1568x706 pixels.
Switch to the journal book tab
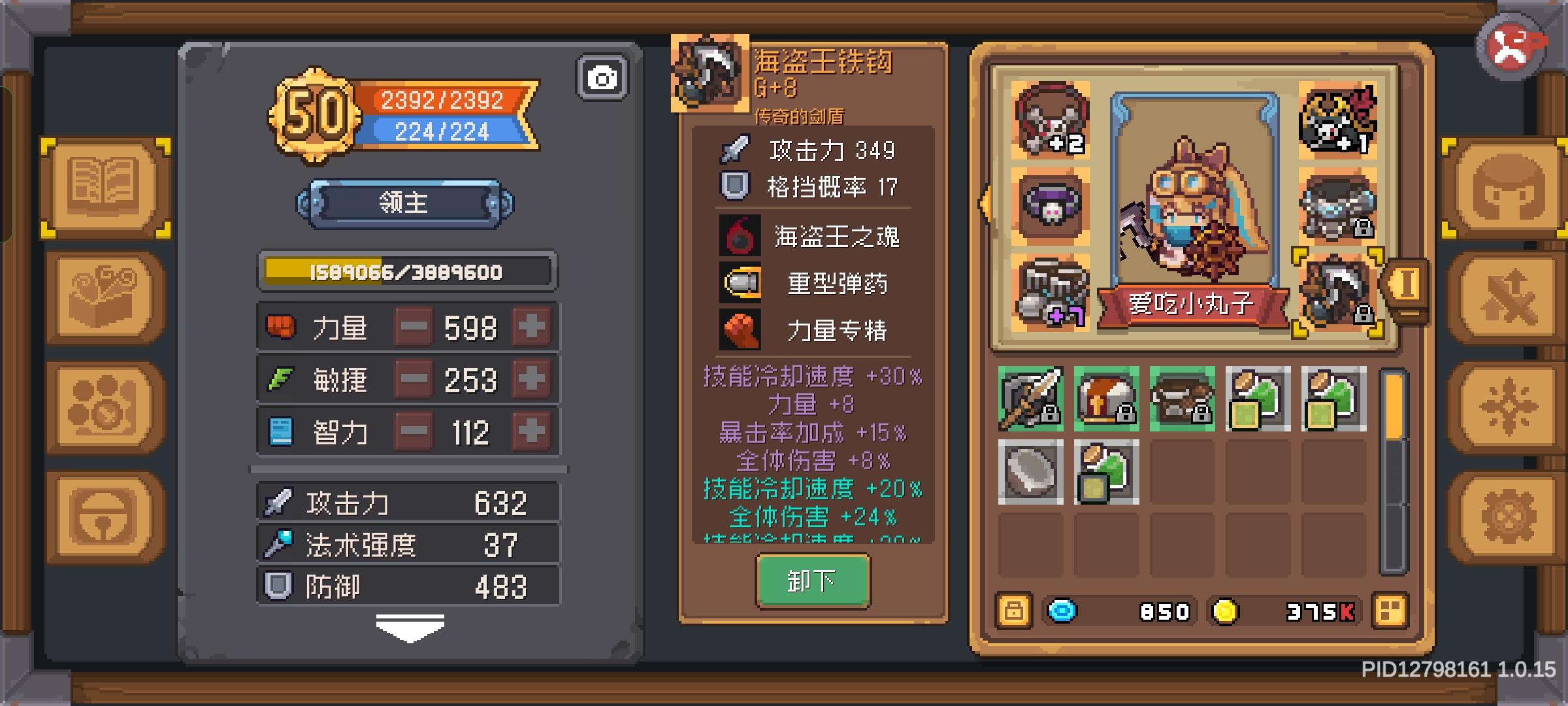coord(105,186)
